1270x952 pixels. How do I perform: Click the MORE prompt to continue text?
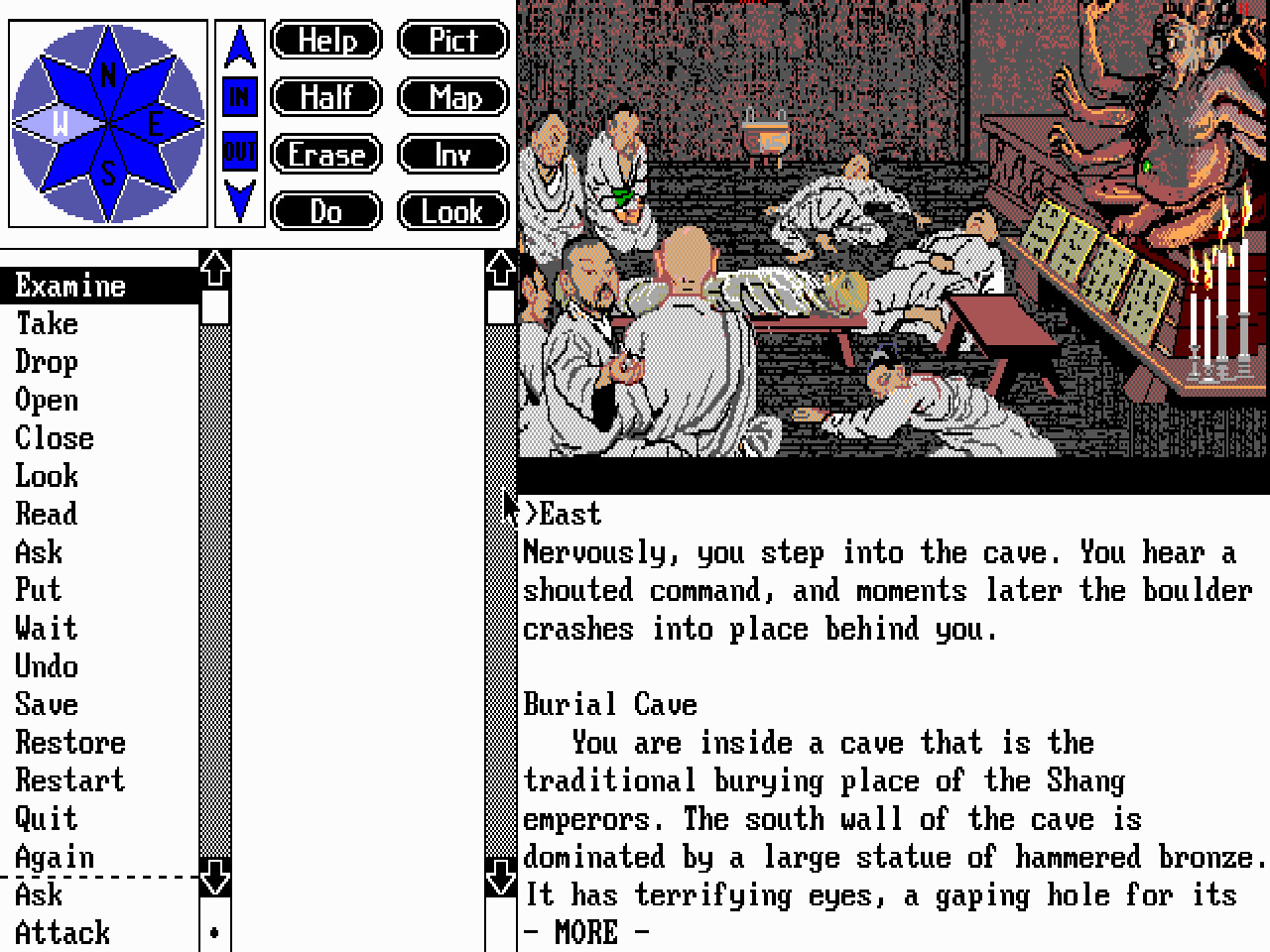(587, 931)
